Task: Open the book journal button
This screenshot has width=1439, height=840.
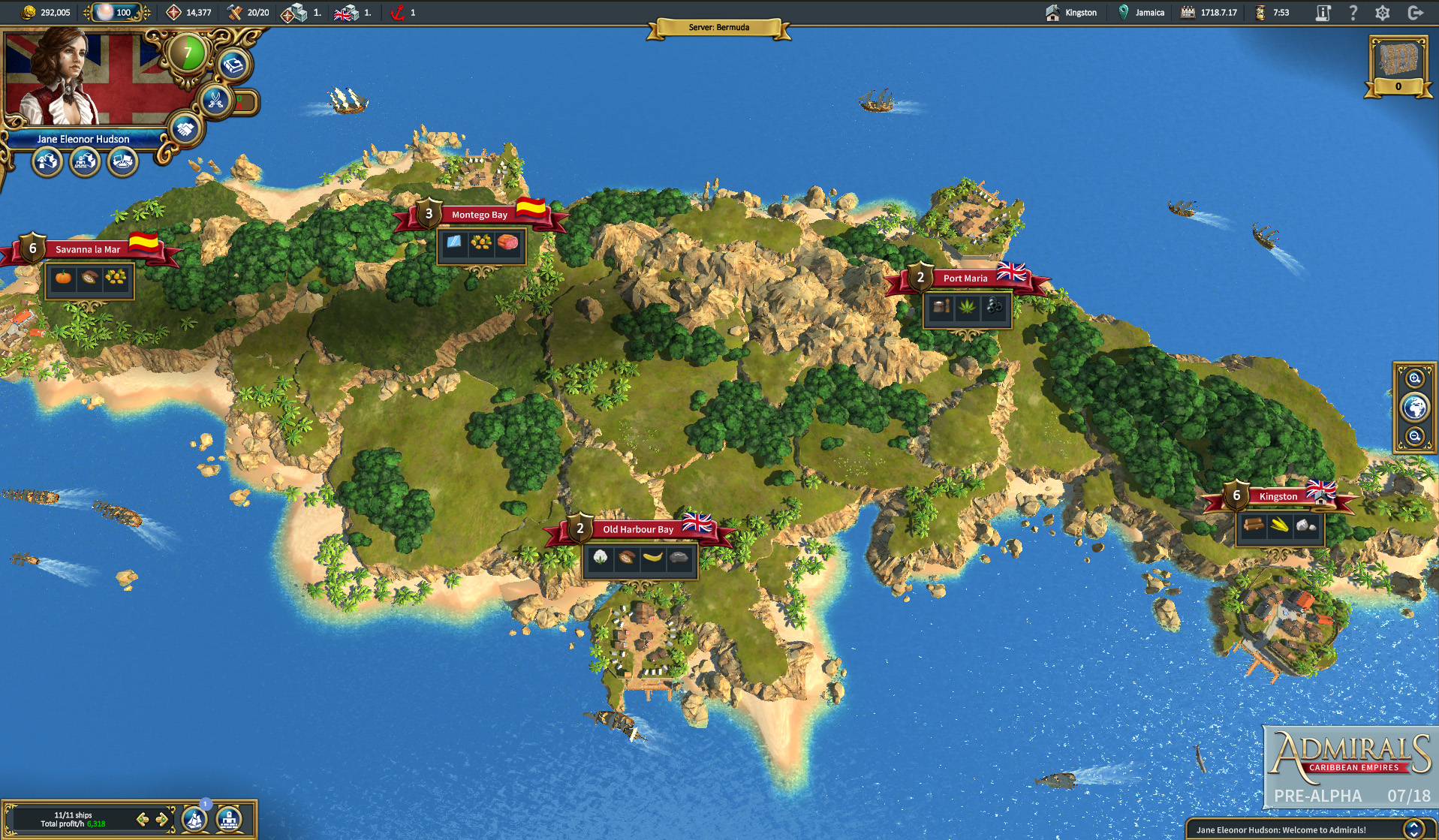Action: [x=233, y=66]
